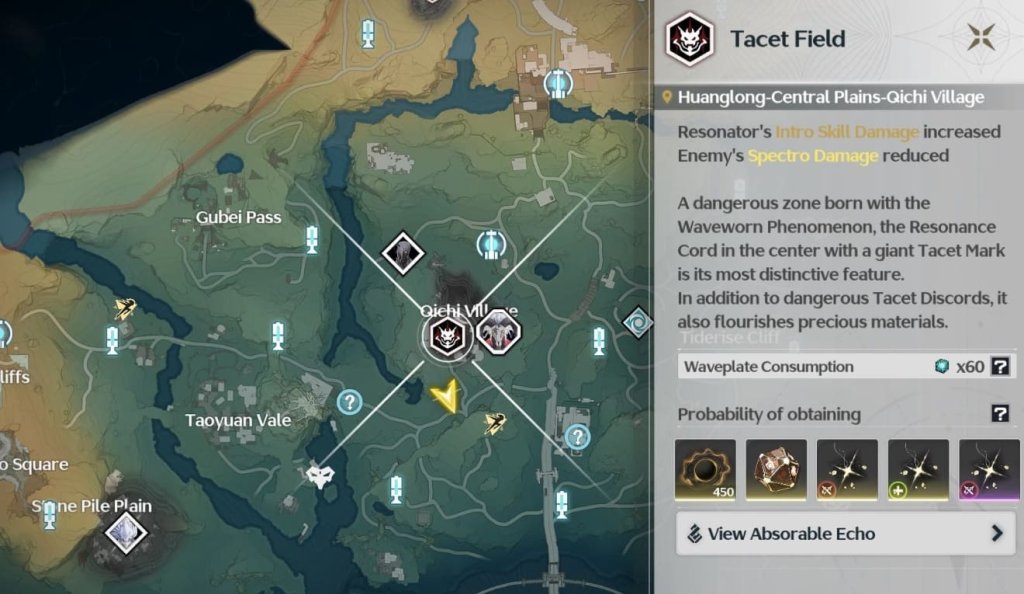The height and width of the screenshot is (594, 1024).
Task: Select the cube-shaped reward item
Action: pos(777,469)
